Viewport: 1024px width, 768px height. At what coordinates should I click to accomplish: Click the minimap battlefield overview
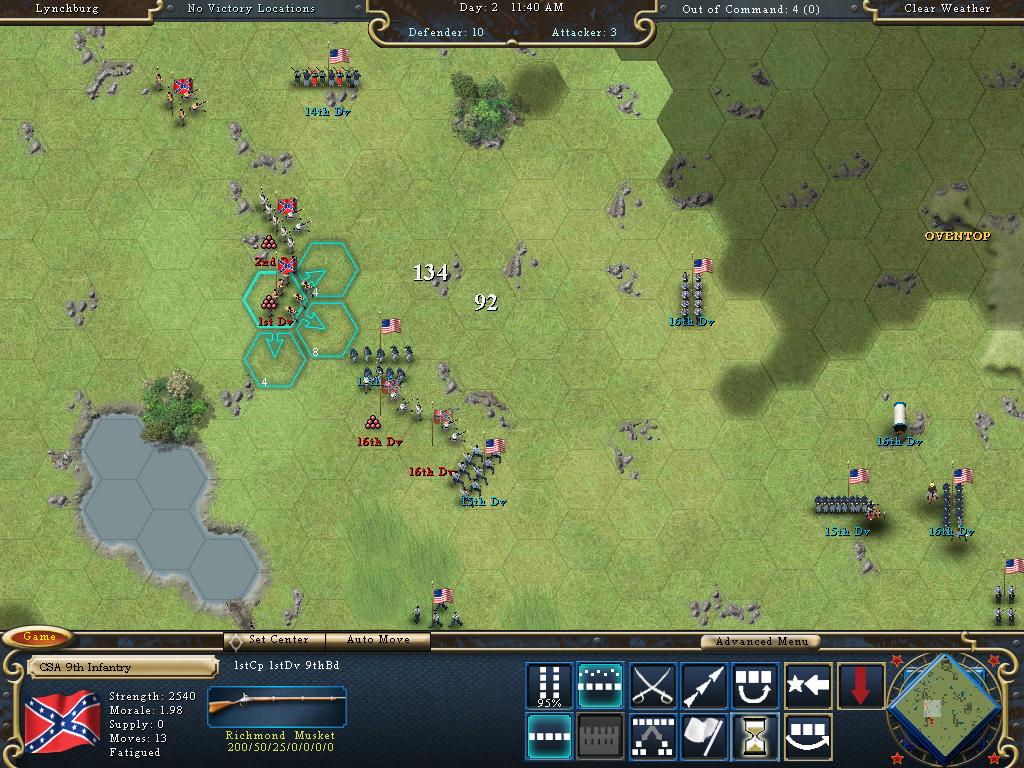941,708
